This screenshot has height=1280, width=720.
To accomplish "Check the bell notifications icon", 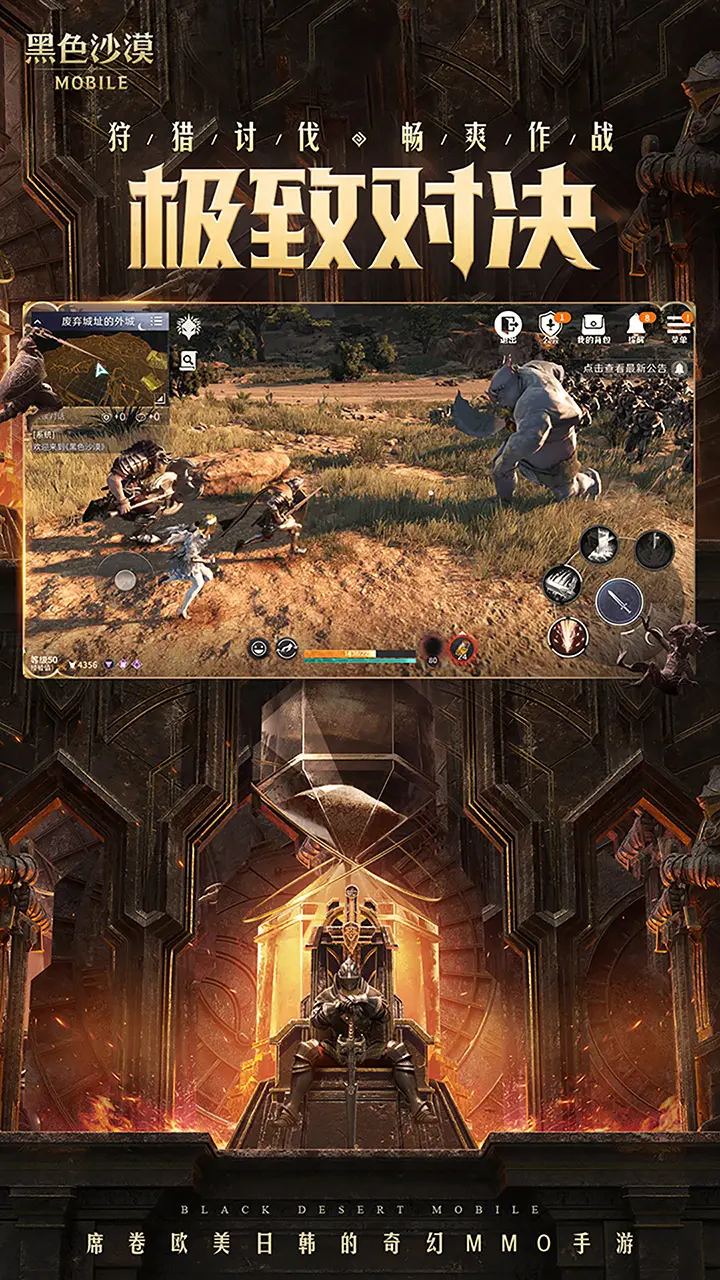I will tap(636, 326).
